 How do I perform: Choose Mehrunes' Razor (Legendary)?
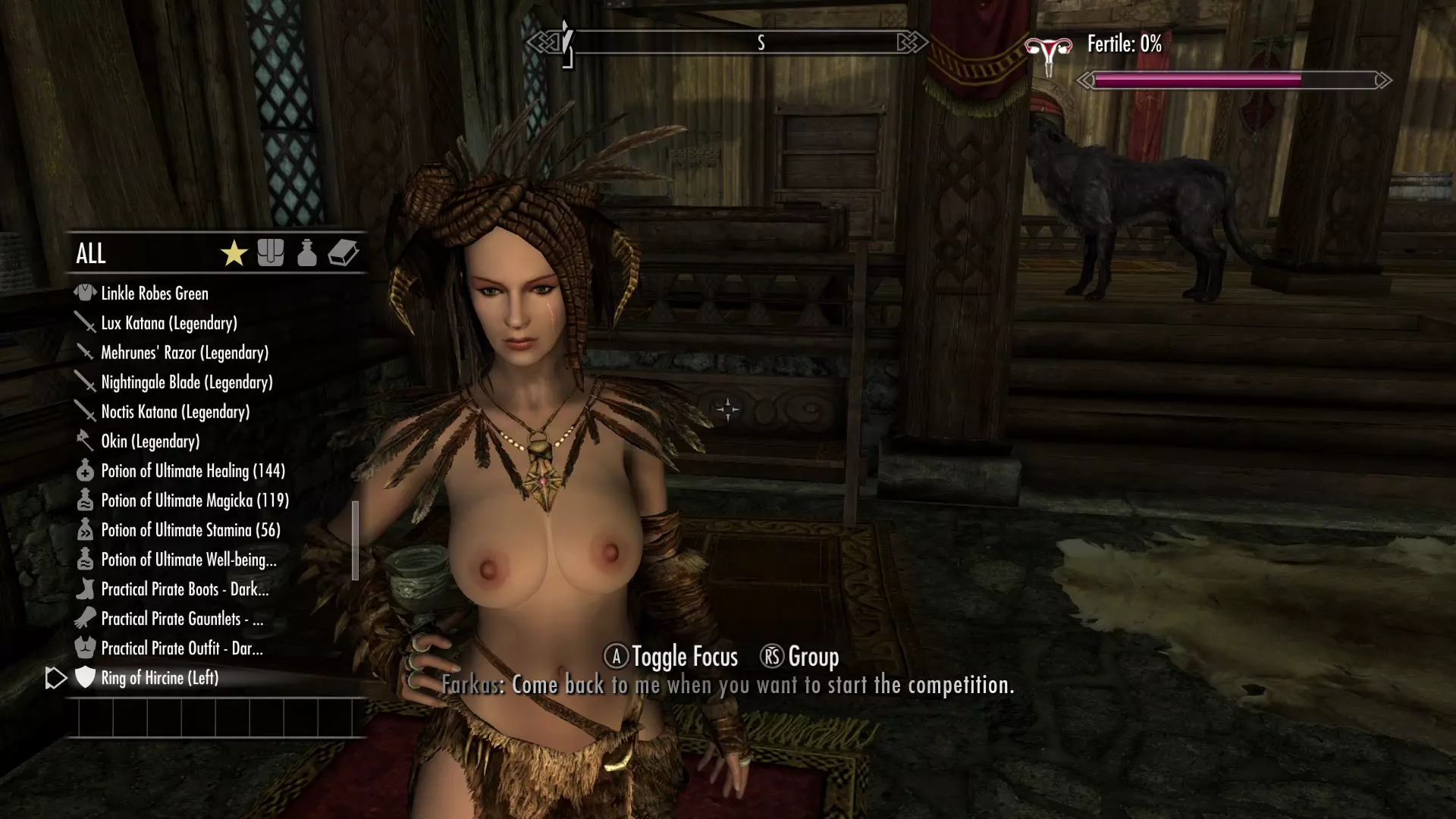pos(184,353)
